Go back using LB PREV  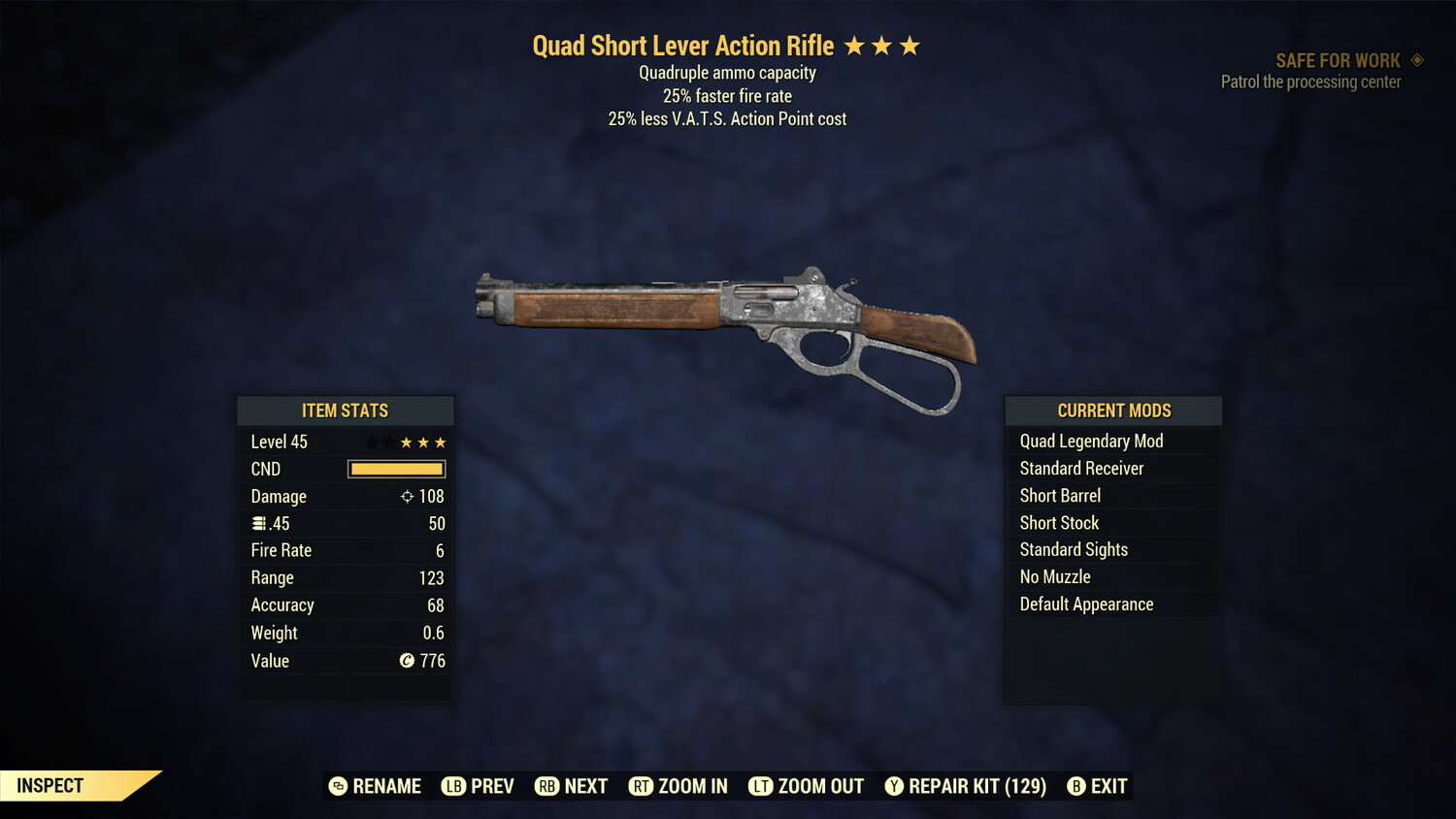click(x=478, y=786)
